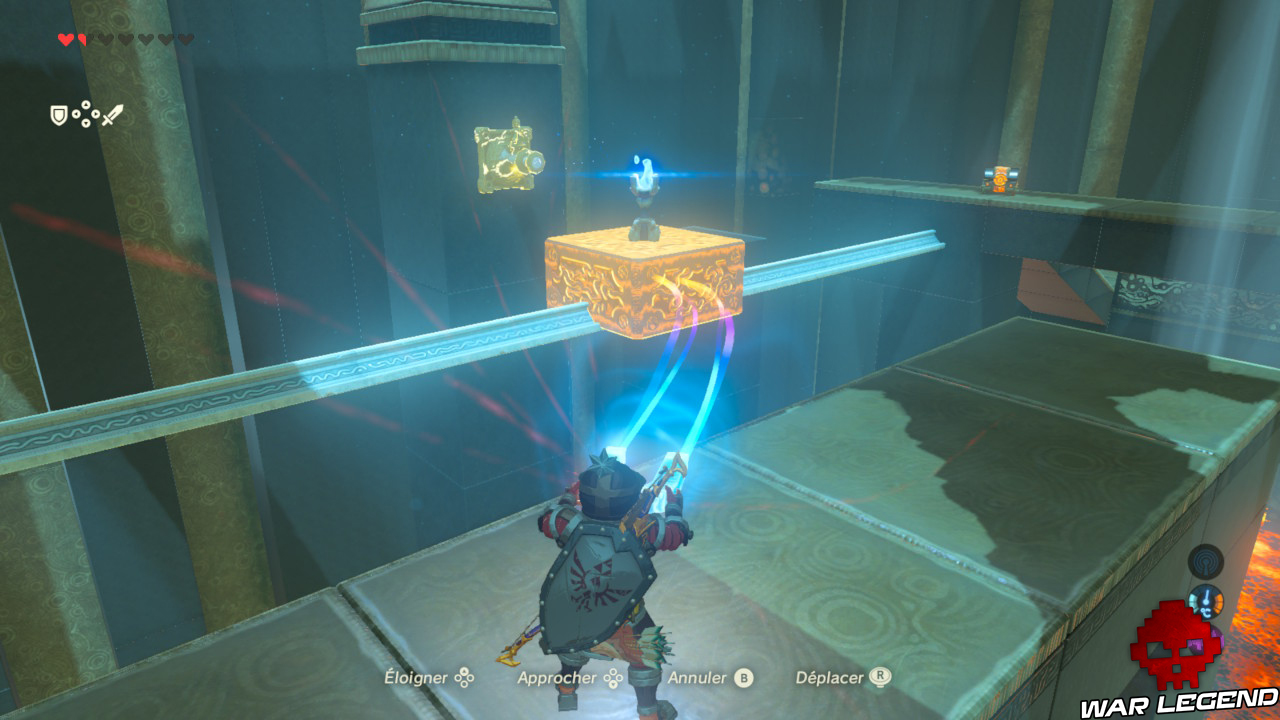The image size is (1280, 720).
Task: Select the Déplacer command text
Action: (828, 677)
